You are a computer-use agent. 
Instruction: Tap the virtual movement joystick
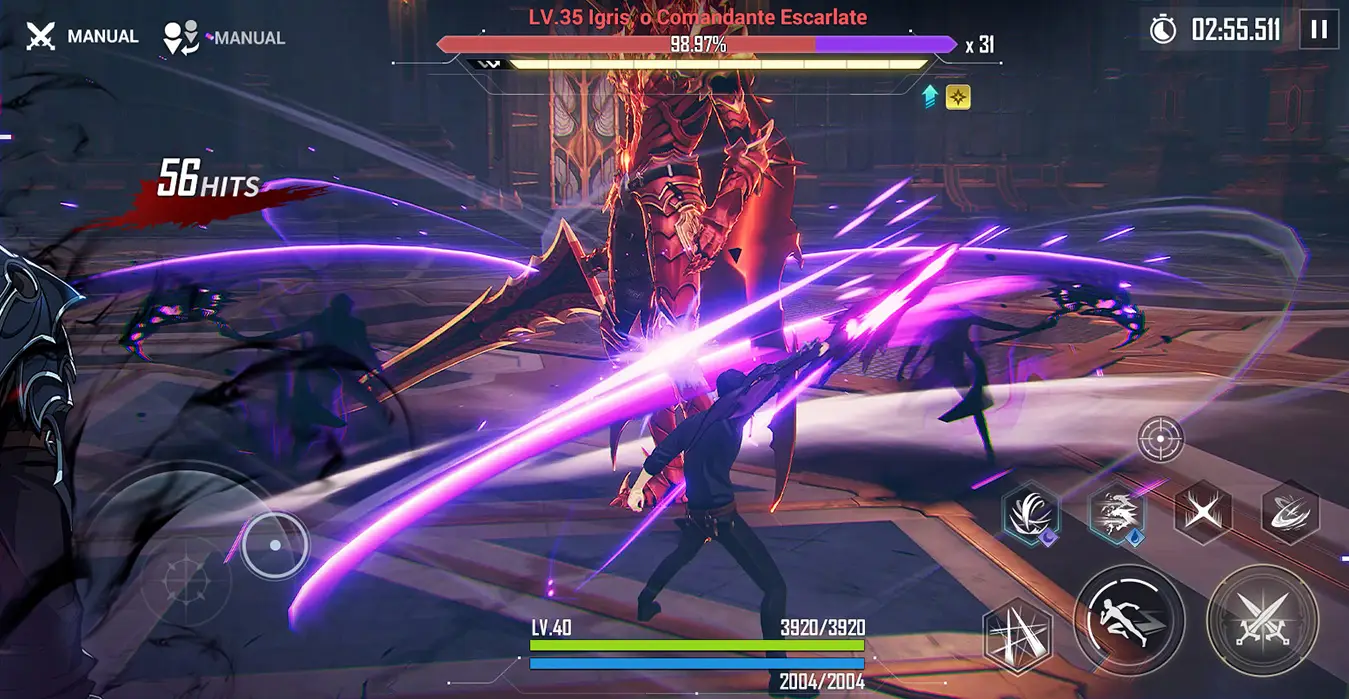click(x=275, y=546)
